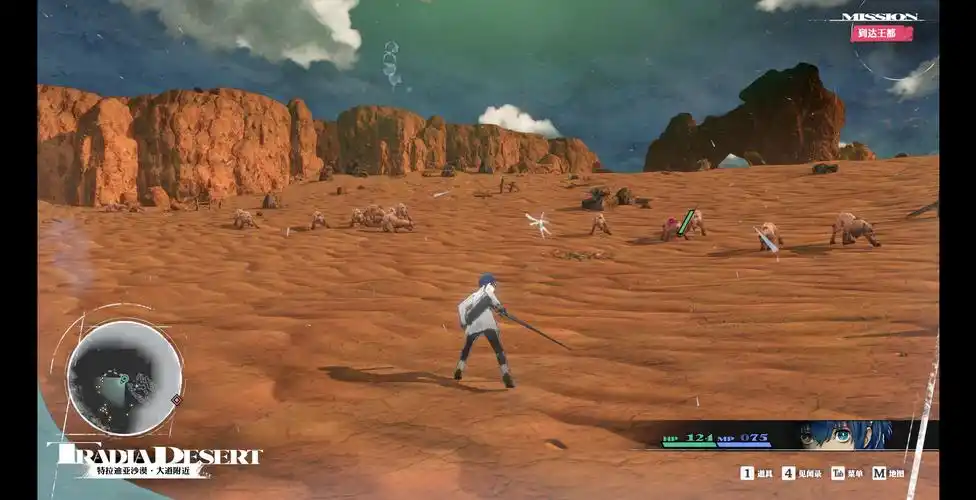976x500 pixels.
Task: Click the blue-haired character portrait
Action: 845,435
